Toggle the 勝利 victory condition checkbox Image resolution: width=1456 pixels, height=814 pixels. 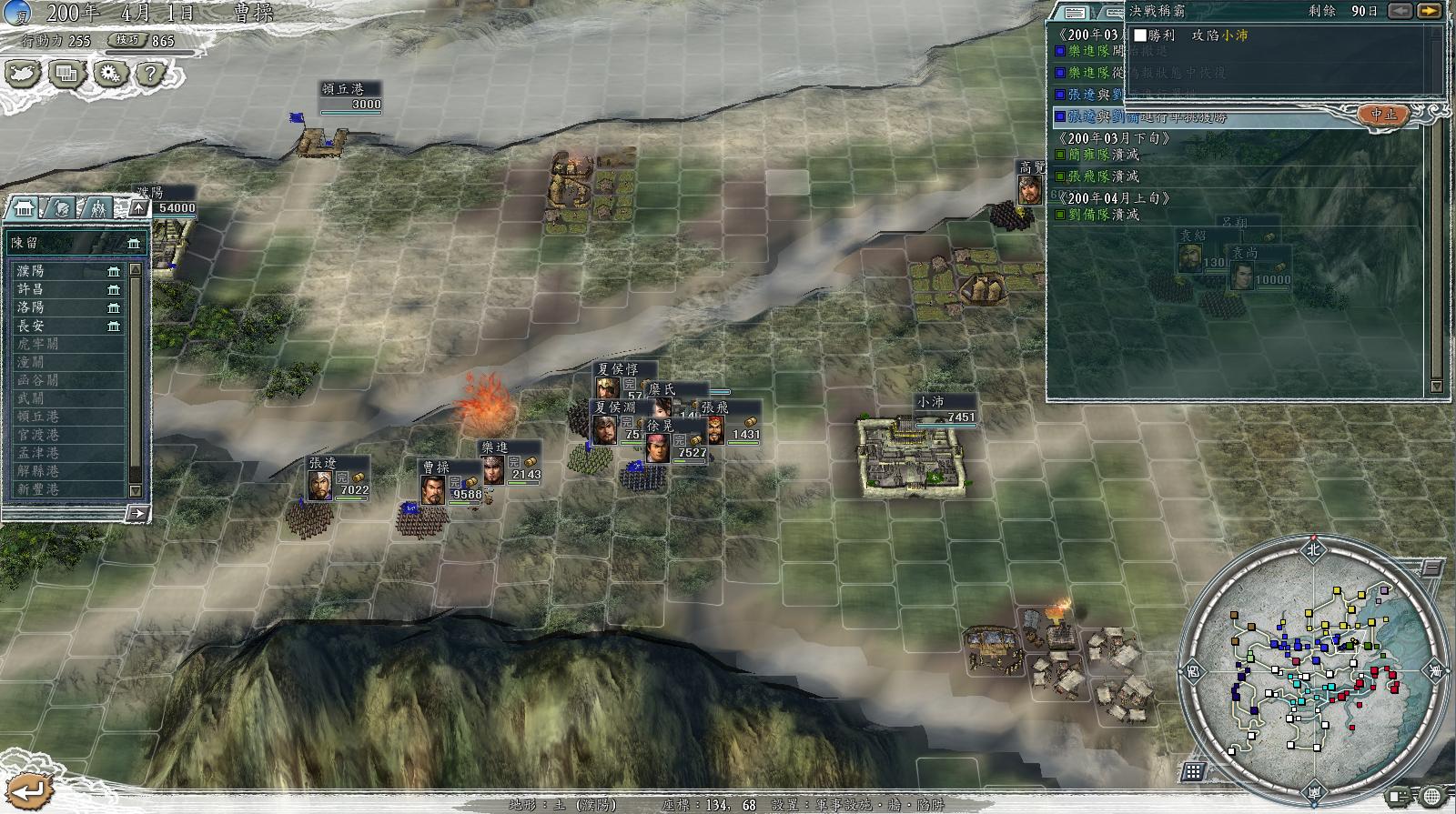(1140, 35)
